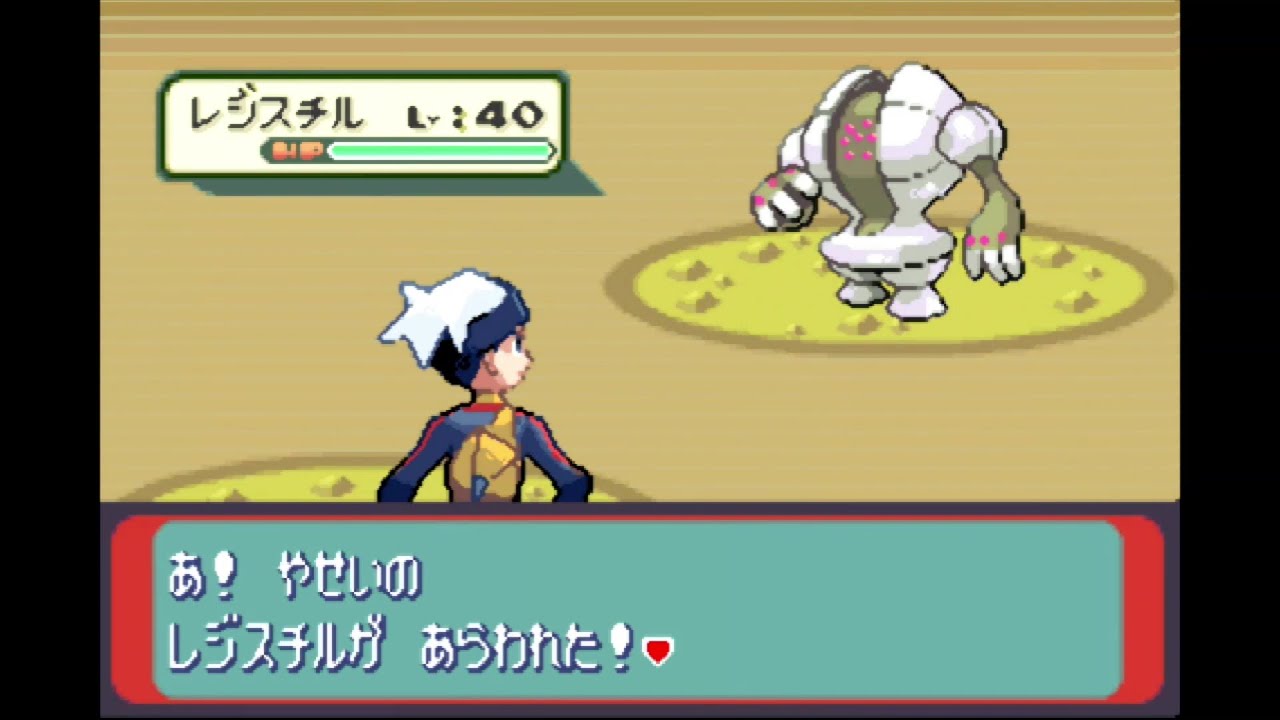Click the colon symbol before 40

[x=460, y=116]
